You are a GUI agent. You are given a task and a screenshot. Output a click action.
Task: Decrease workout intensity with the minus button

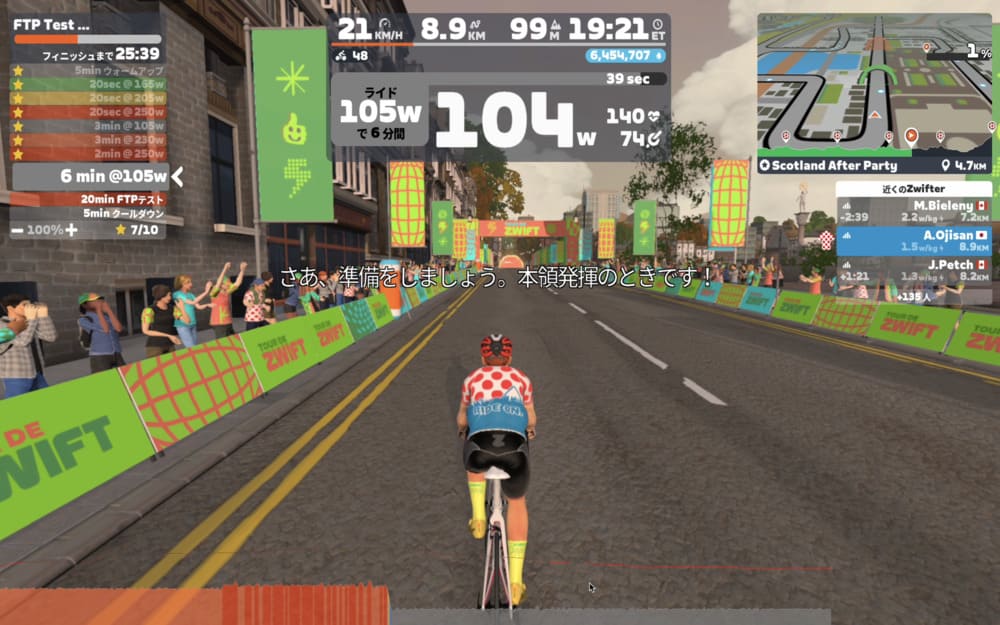[x=18, y=230]
